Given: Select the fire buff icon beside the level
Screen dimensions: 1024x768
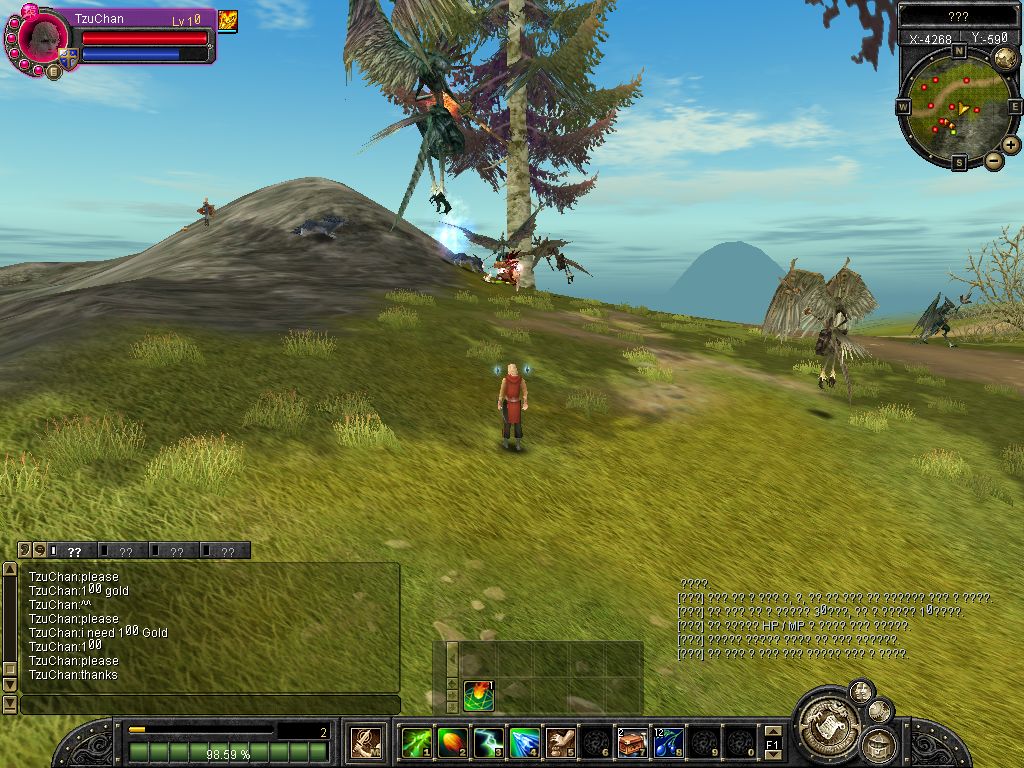Looking at the screenshot, I should tap(228, 20).
